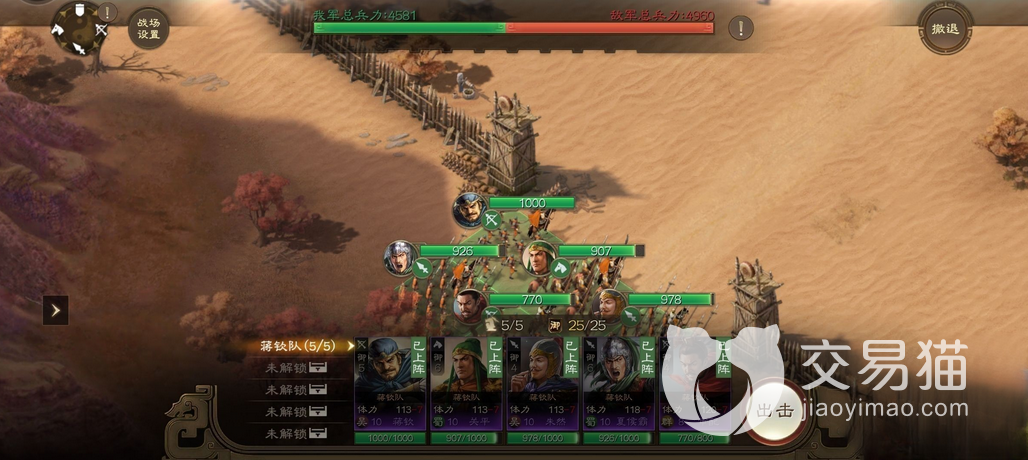Screen dimensions: 1028x460
Task: Choose the battlefield unit with 907 troops
Action: (x=540, y=257)
